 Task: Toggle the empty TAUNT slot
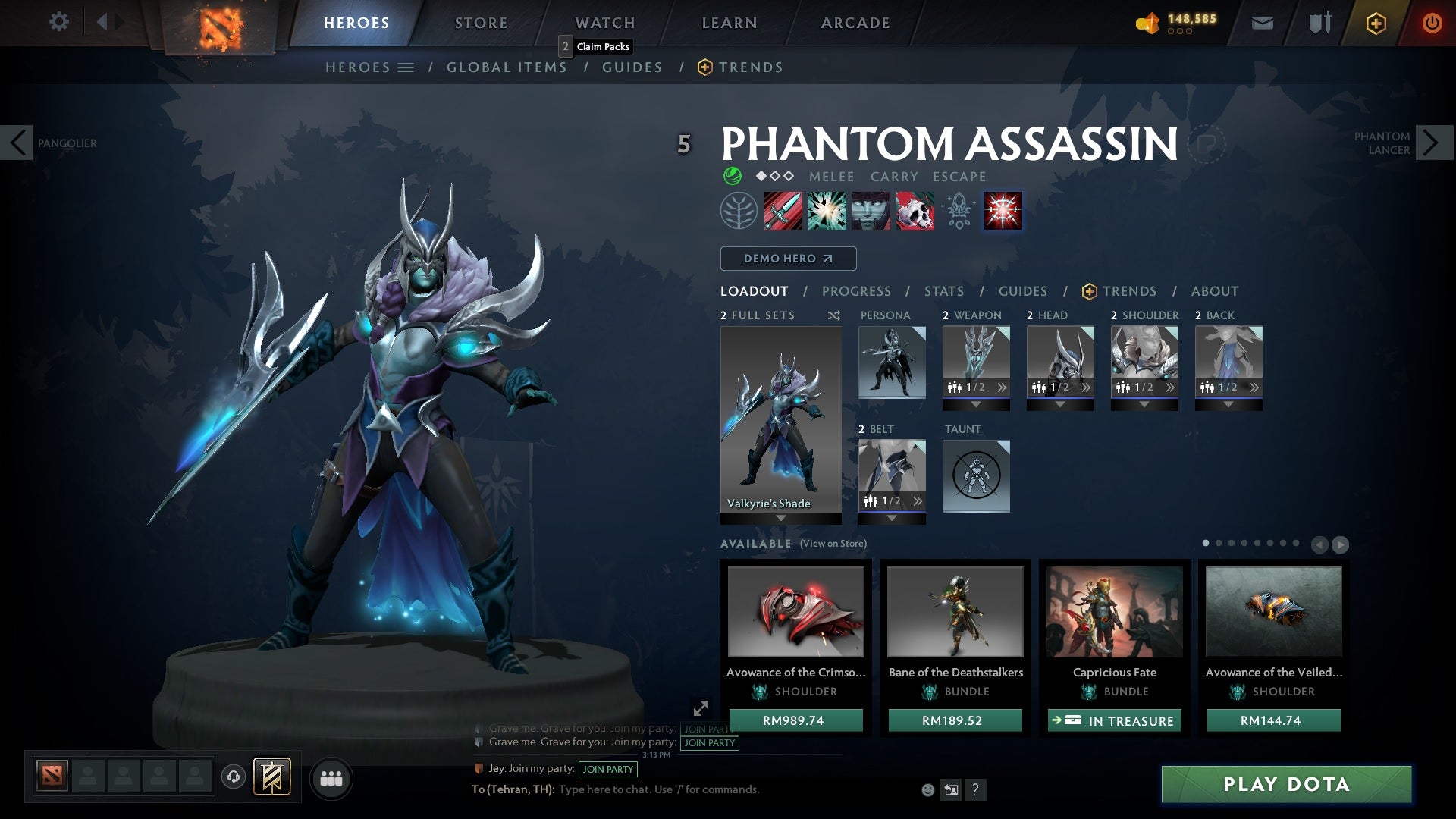(x=976, y=476)
